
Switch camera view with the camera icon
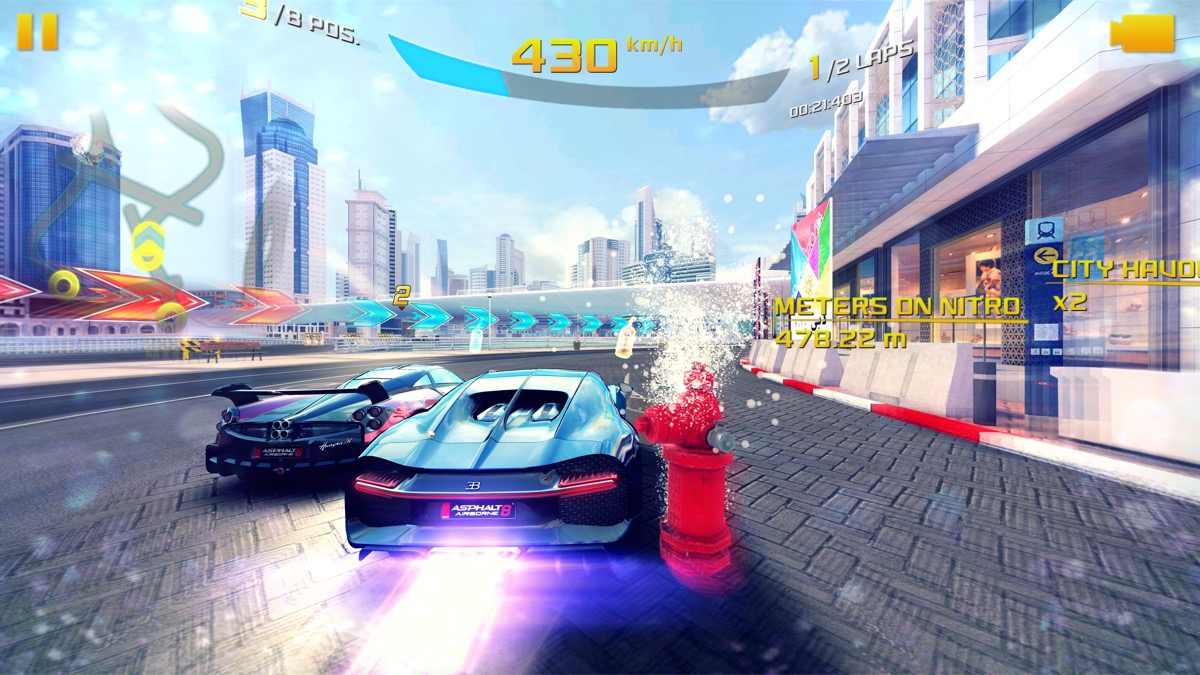(x=1142, y=33)
